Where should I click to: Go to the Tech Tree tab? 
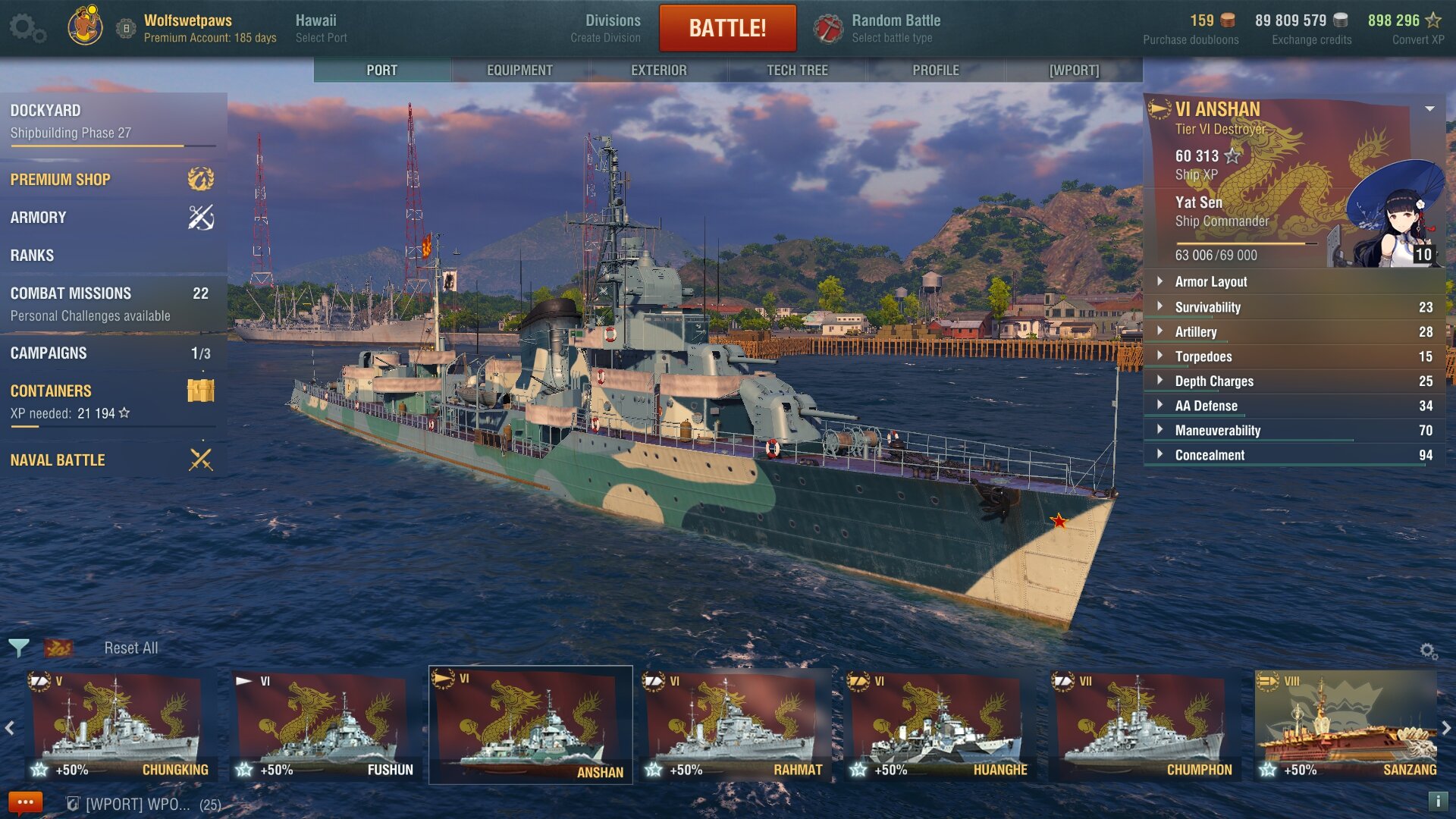coord(797,70)
